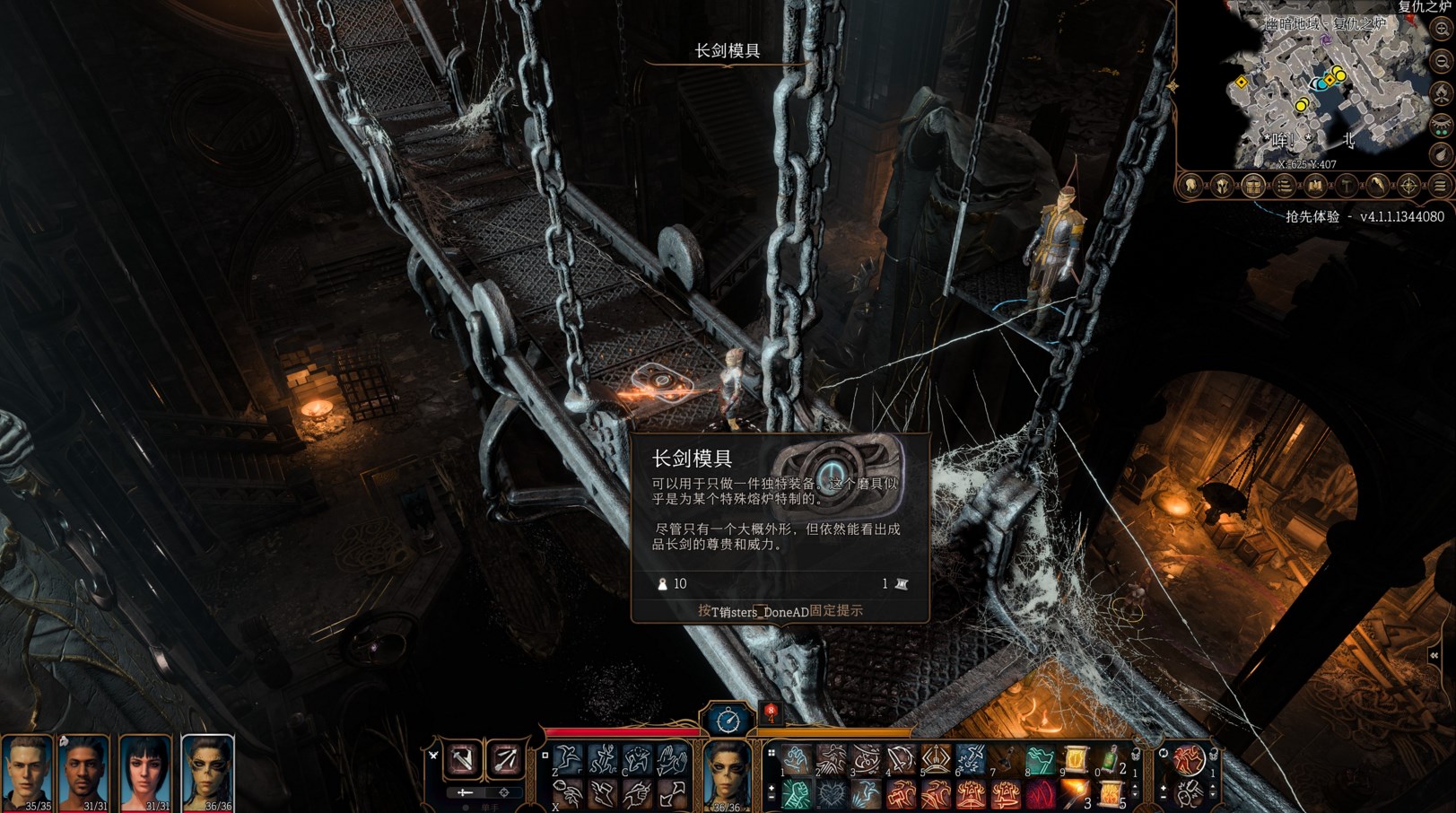Click the stopwatch turn-based mode button
Viewport: 1456px width, 813px height.
(x=728, y=720)
